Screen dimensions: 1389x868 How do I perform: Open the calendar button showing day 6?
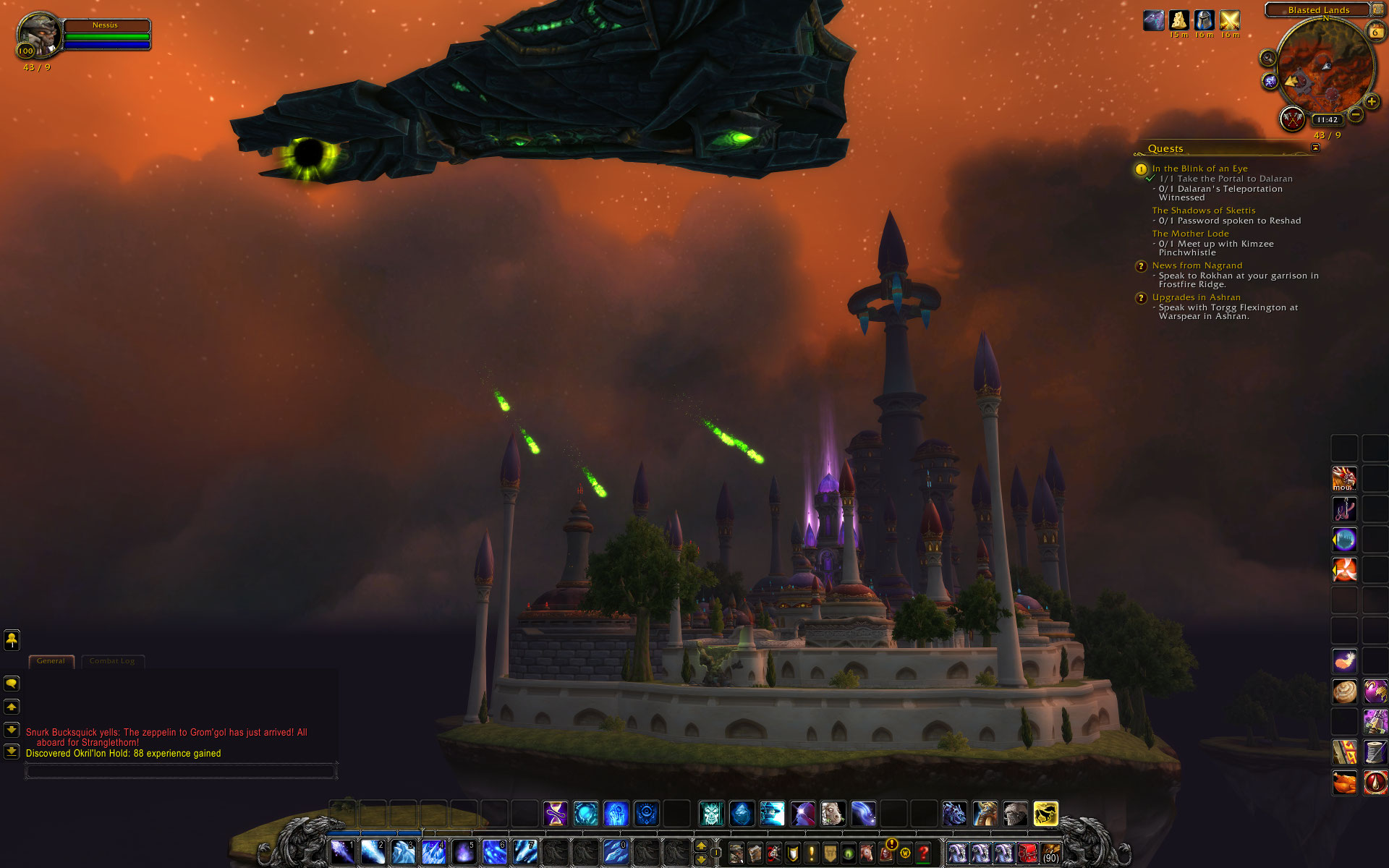1375,32
